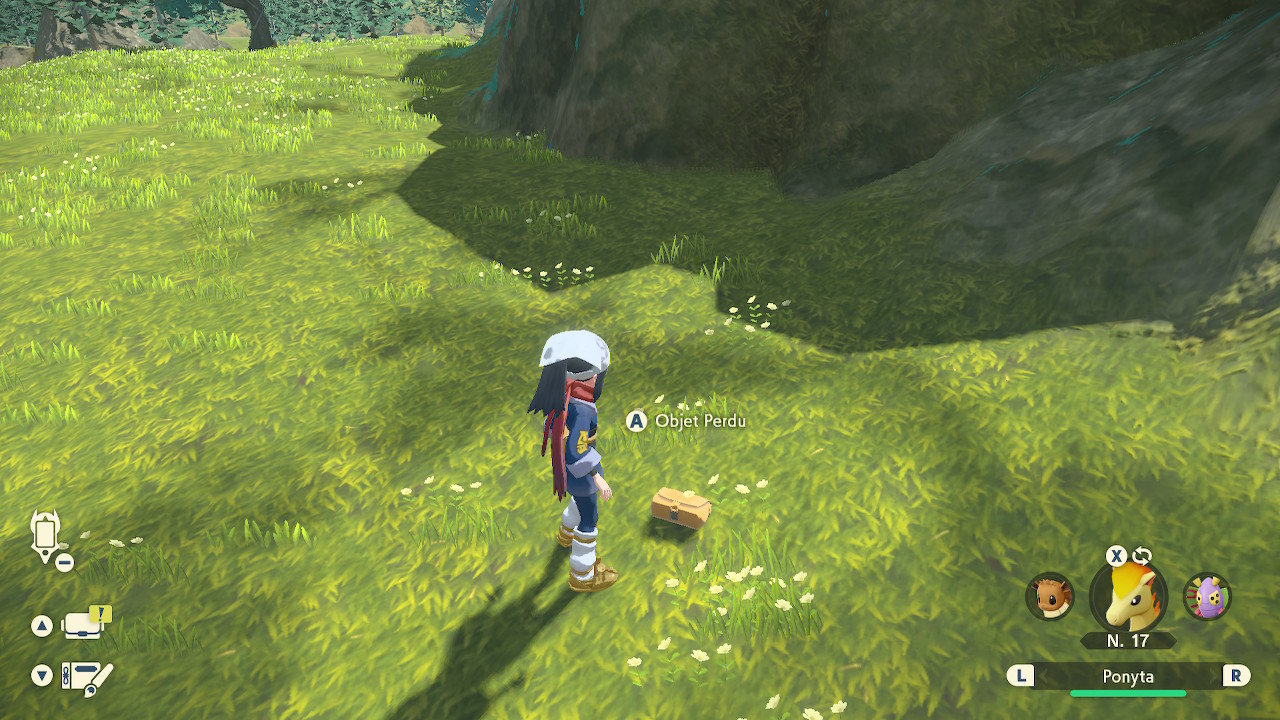
Task: Select the Eevee party portrait
Action: pos(1050,597)
